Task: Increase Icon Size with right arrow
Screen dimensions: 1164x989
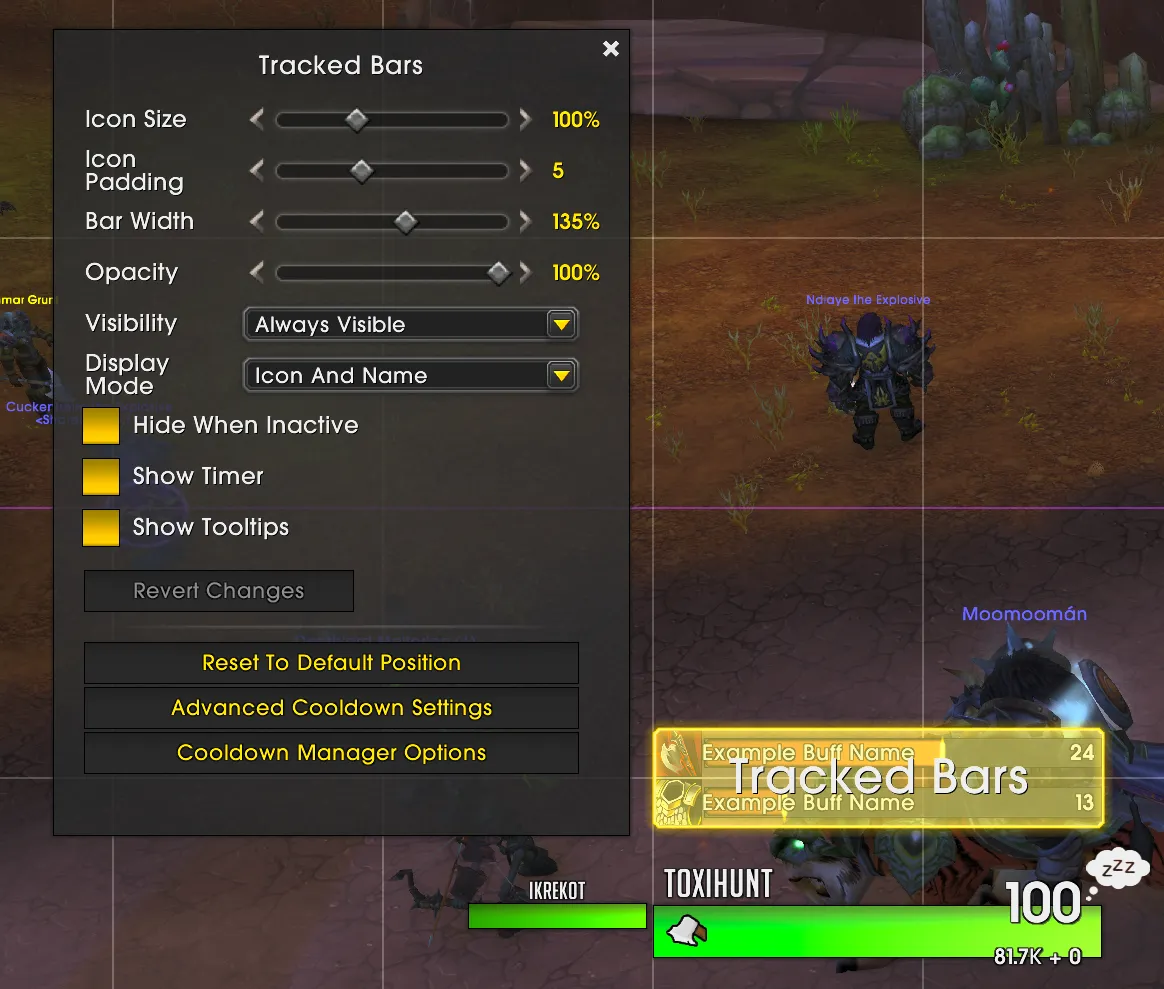Action: point(525,120)
